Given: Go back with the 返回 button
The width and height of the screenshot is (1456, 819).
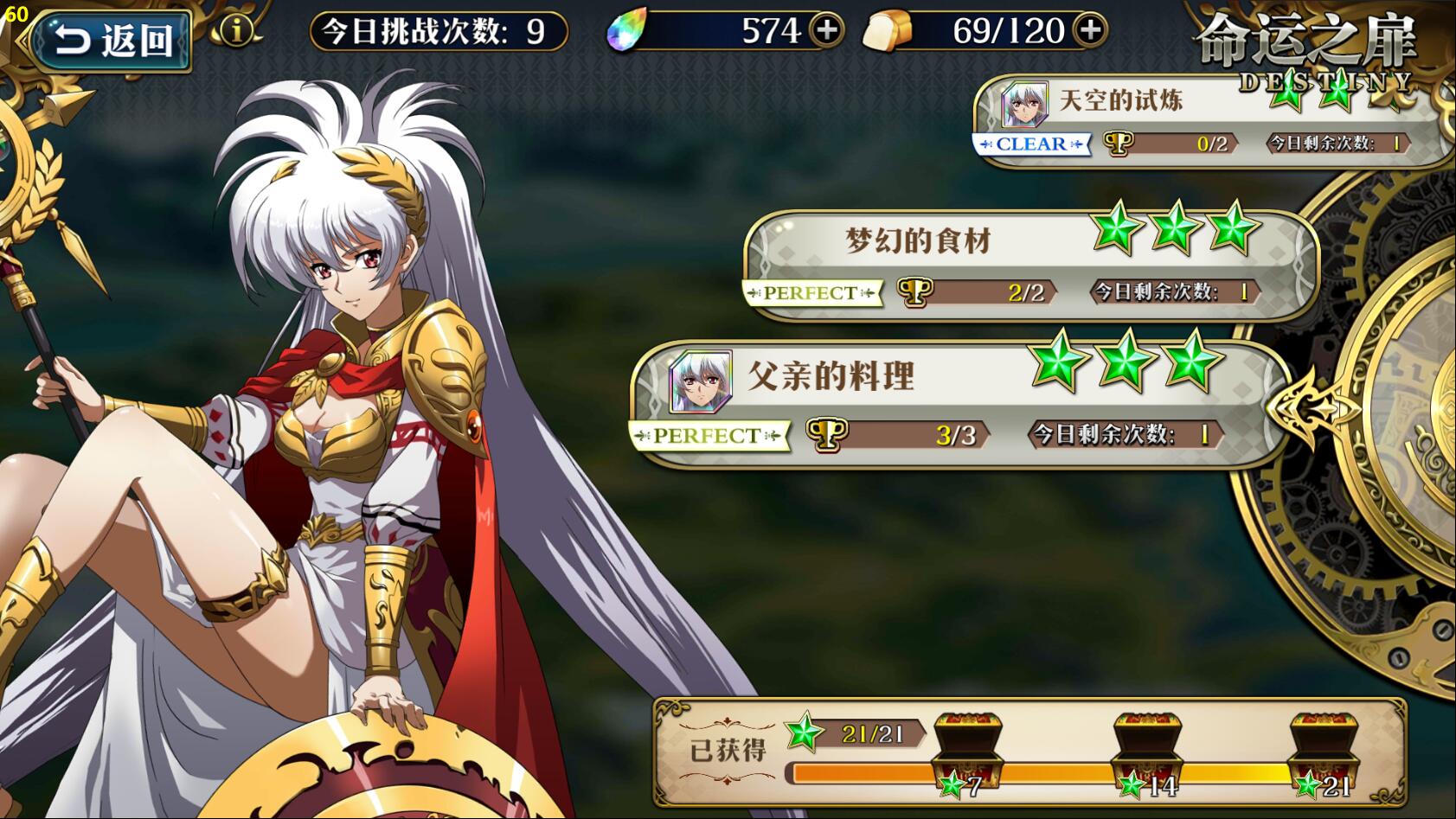Looking at the screenshot, I should 112,40.
